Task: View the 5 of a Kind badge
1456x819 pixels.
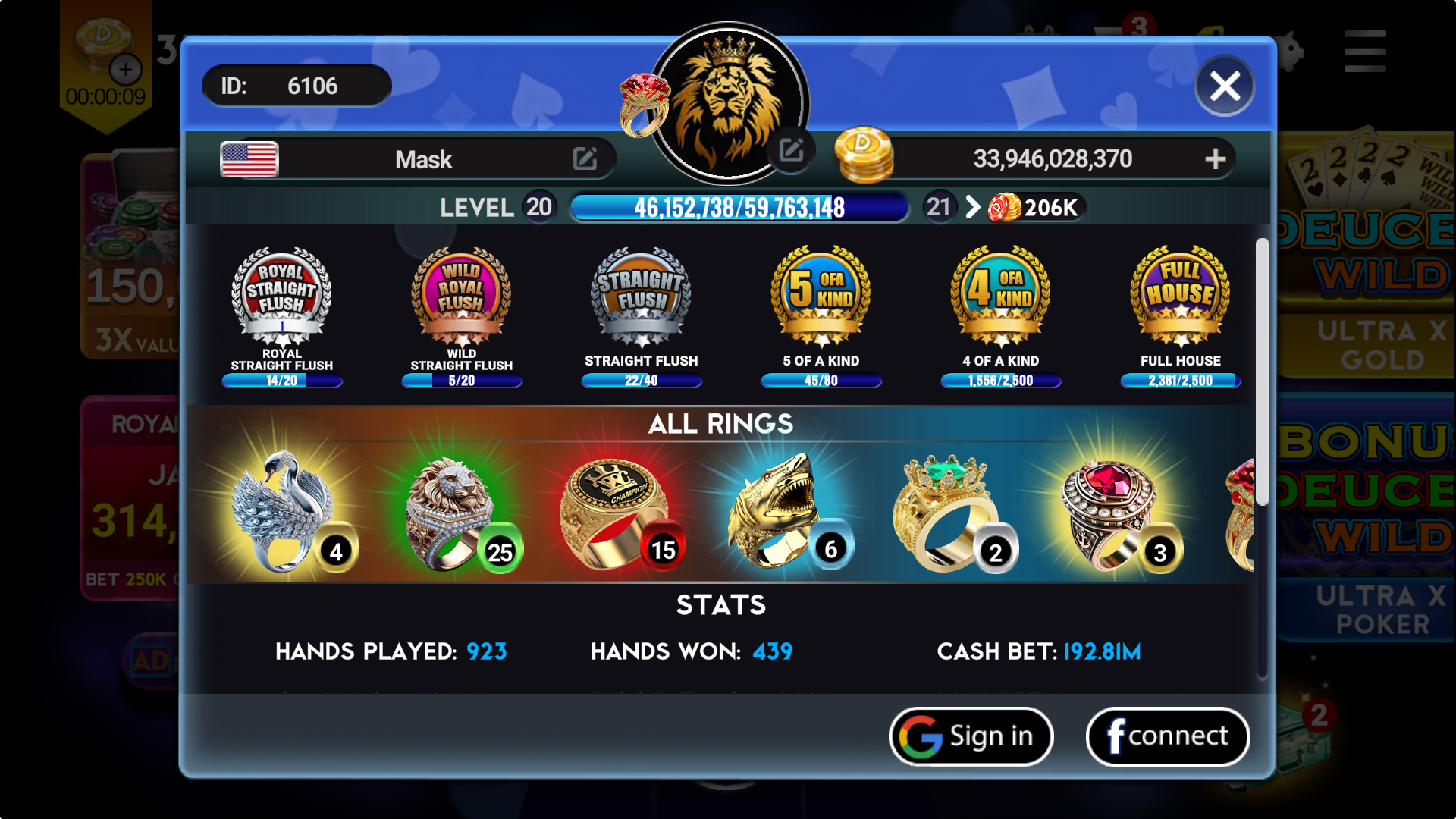Action: (821, 296)
